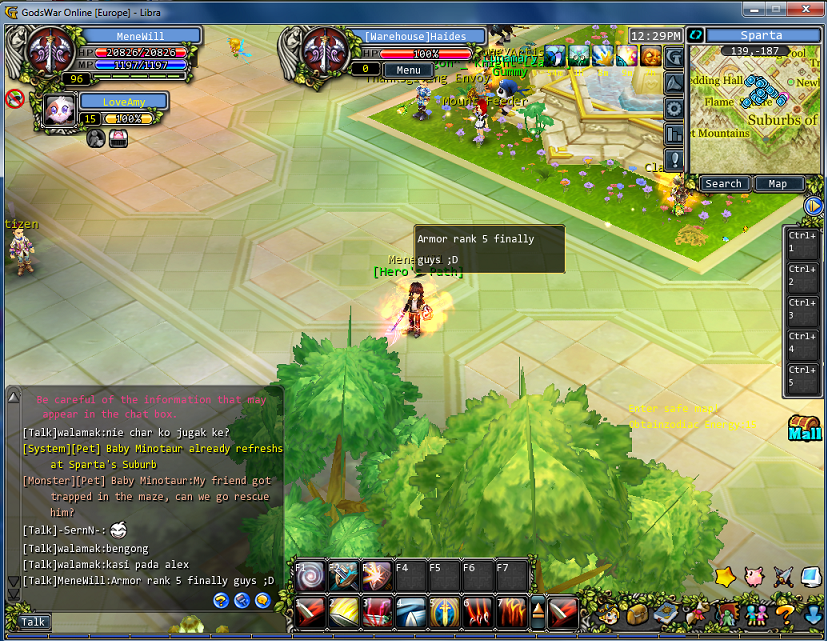Toggle the hotbar up-arrow switch button

pos(537,609)
